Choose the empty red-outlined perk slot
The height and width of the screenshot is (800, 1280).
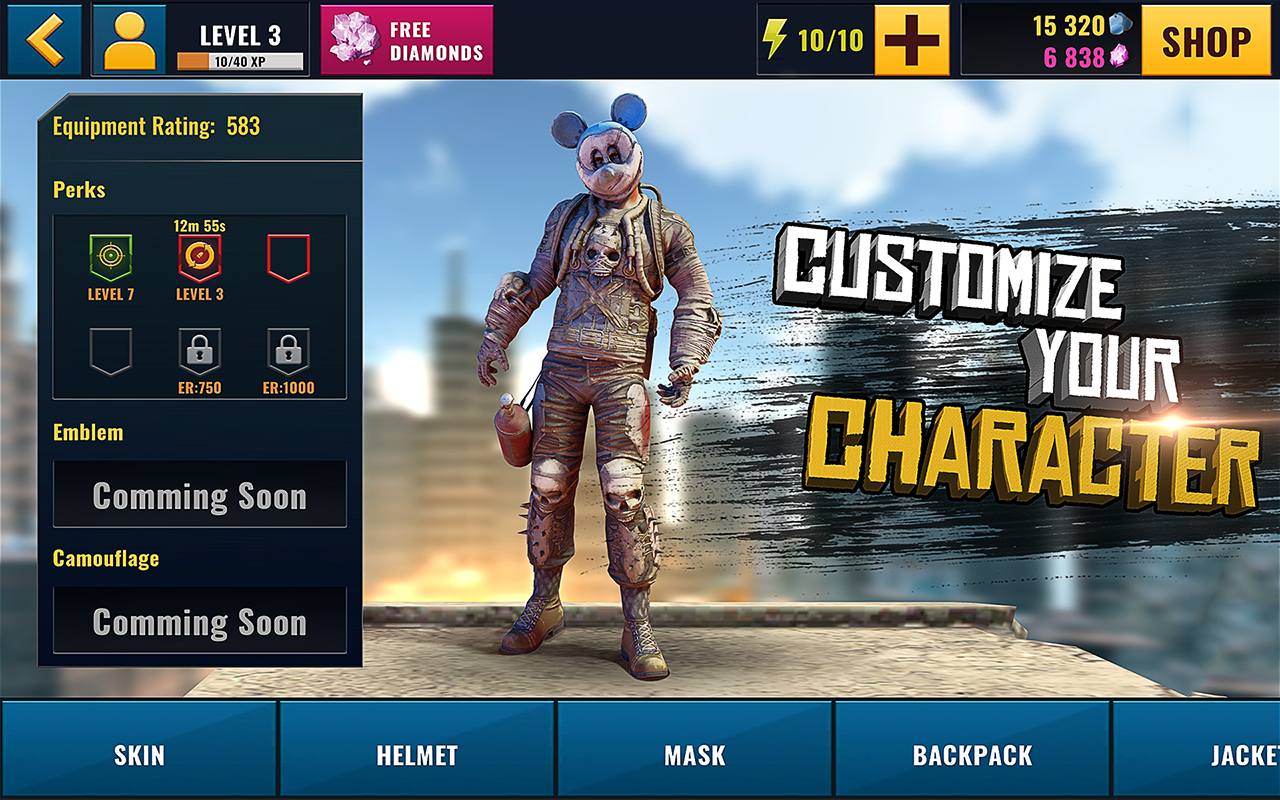click(288, 258)
